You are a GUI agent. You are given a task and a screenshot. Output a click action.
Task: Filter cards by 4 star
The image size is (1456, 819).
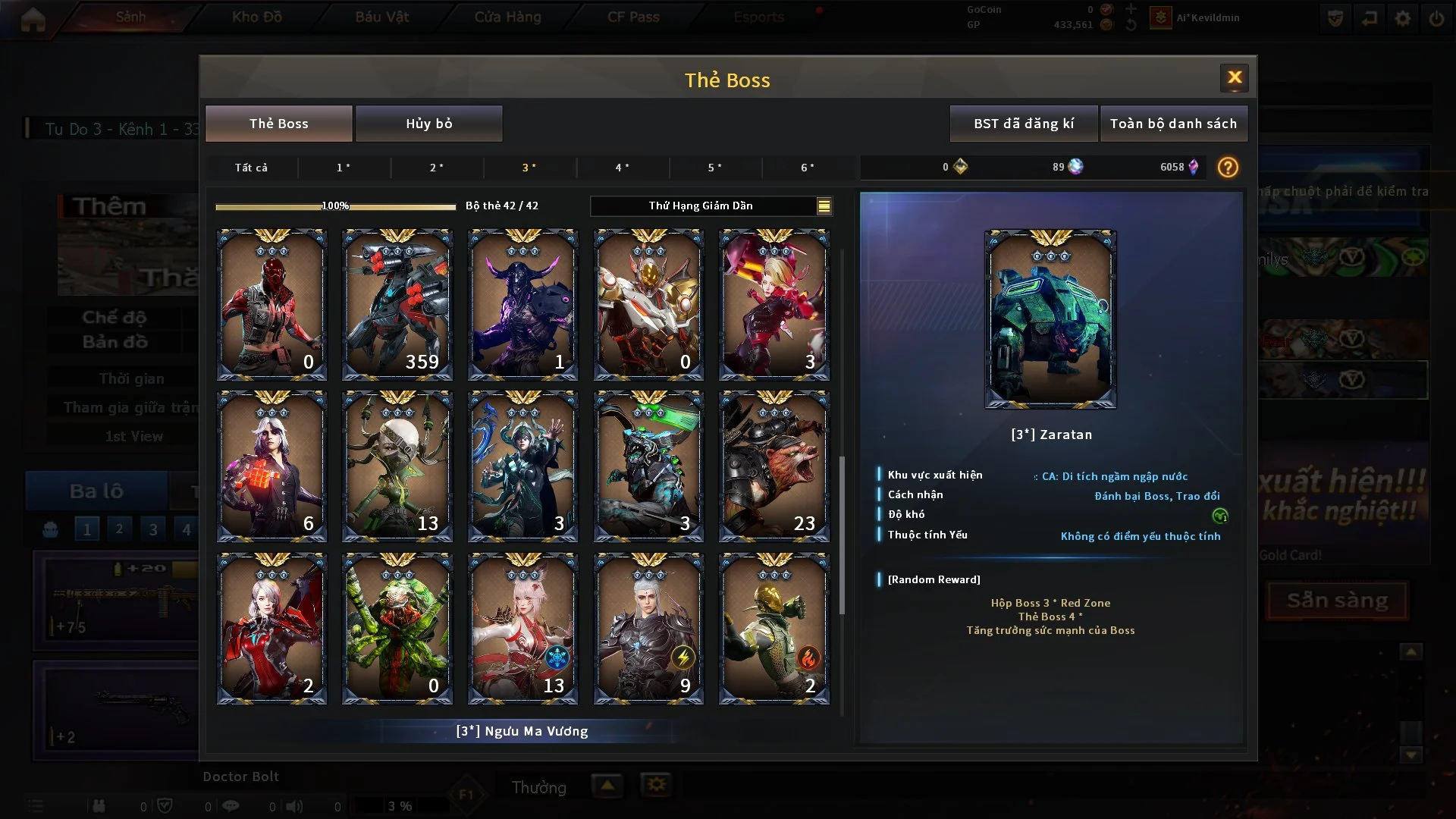[x=622, y=168]
